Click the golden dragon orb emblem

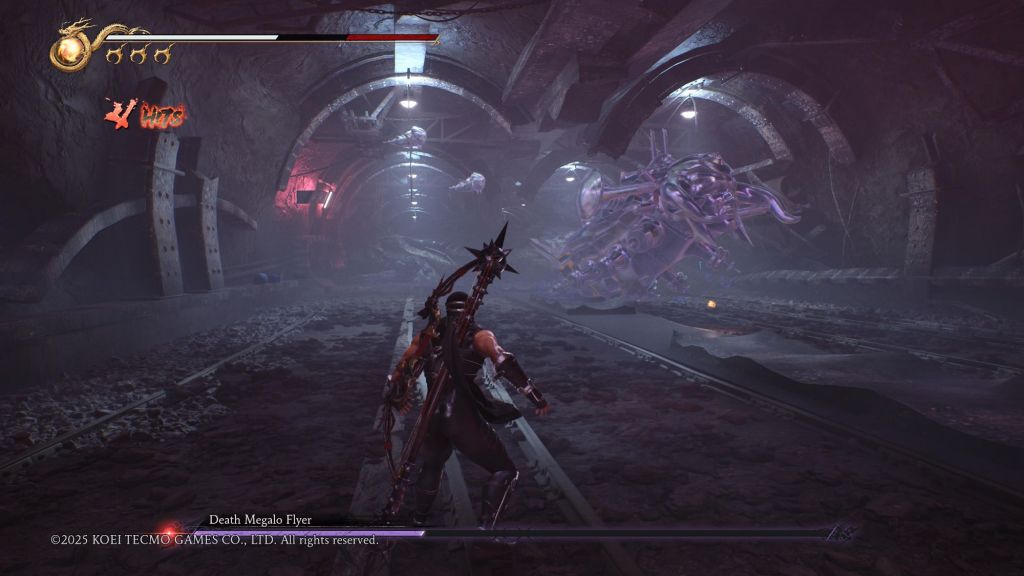[70, 50]
